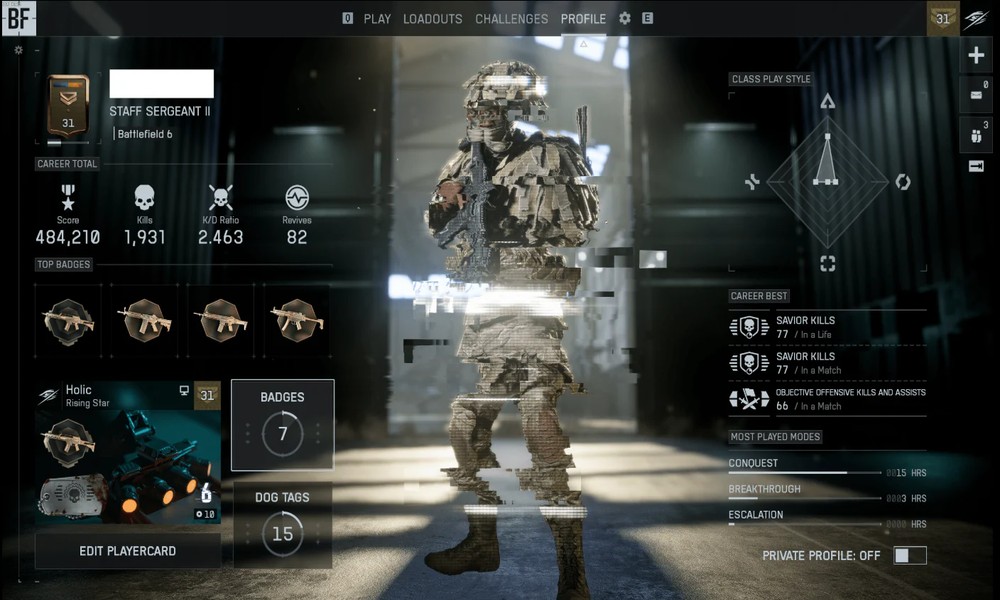Image resolution: width=1000 pixels, height=600 pixels.
Task: Open settings via the gear icon
Action: coord(625,18)
